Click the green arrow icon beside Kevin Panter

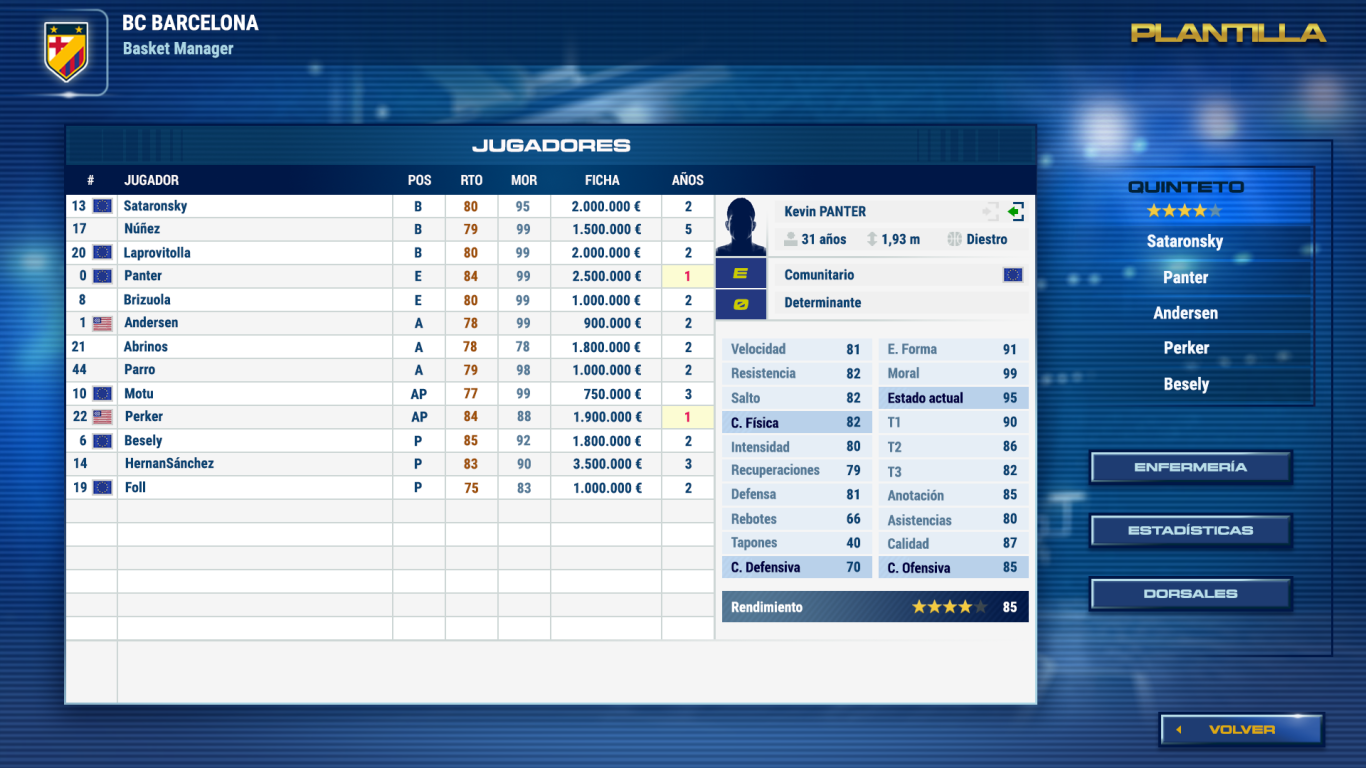pos(1016,212)
